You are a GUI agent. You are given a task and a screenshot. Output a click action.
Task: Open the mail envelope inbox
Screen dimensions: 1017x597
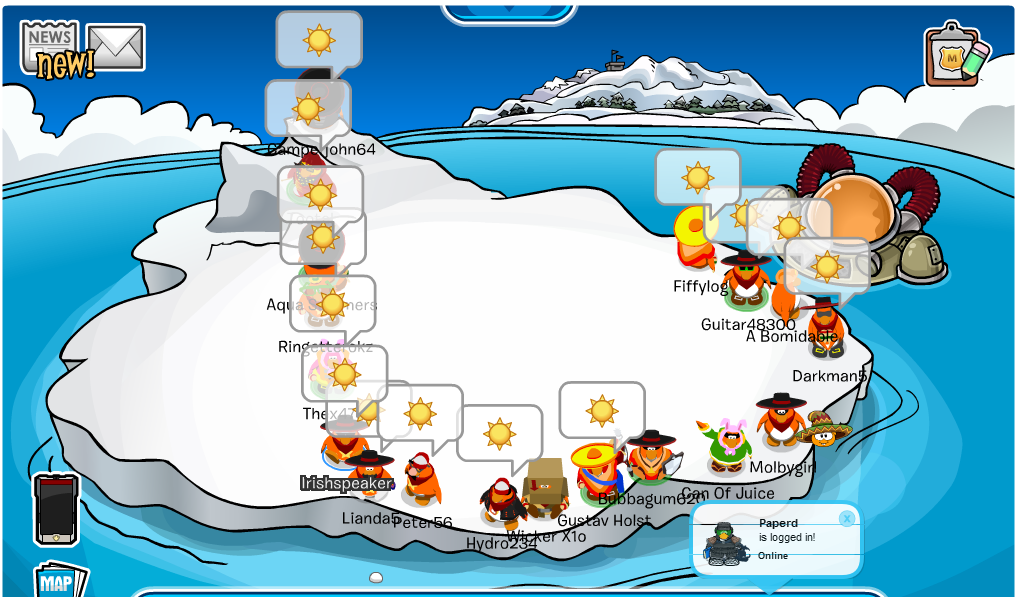pos(116,46)
